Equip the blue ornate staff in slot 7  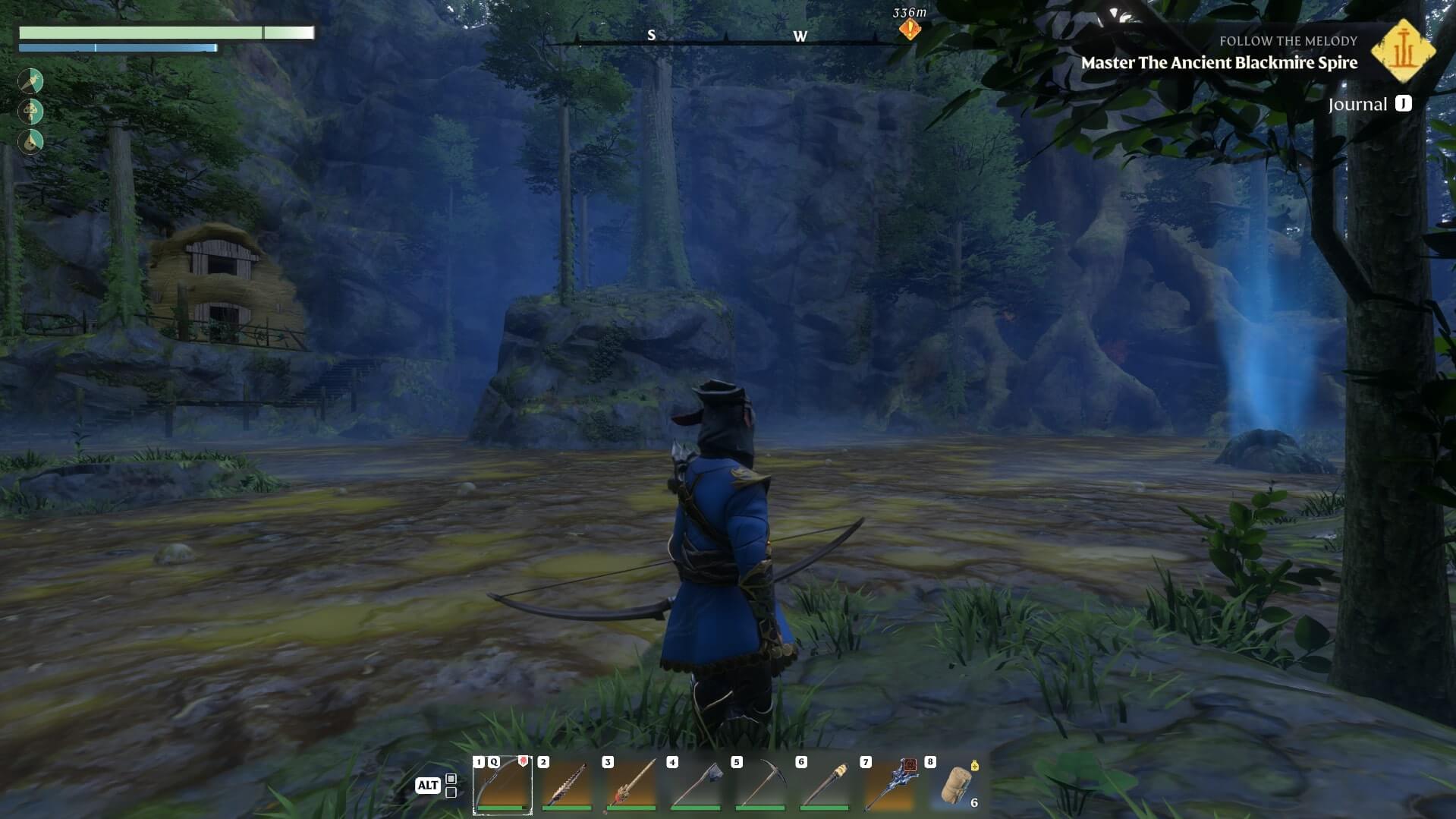[889, 785]
